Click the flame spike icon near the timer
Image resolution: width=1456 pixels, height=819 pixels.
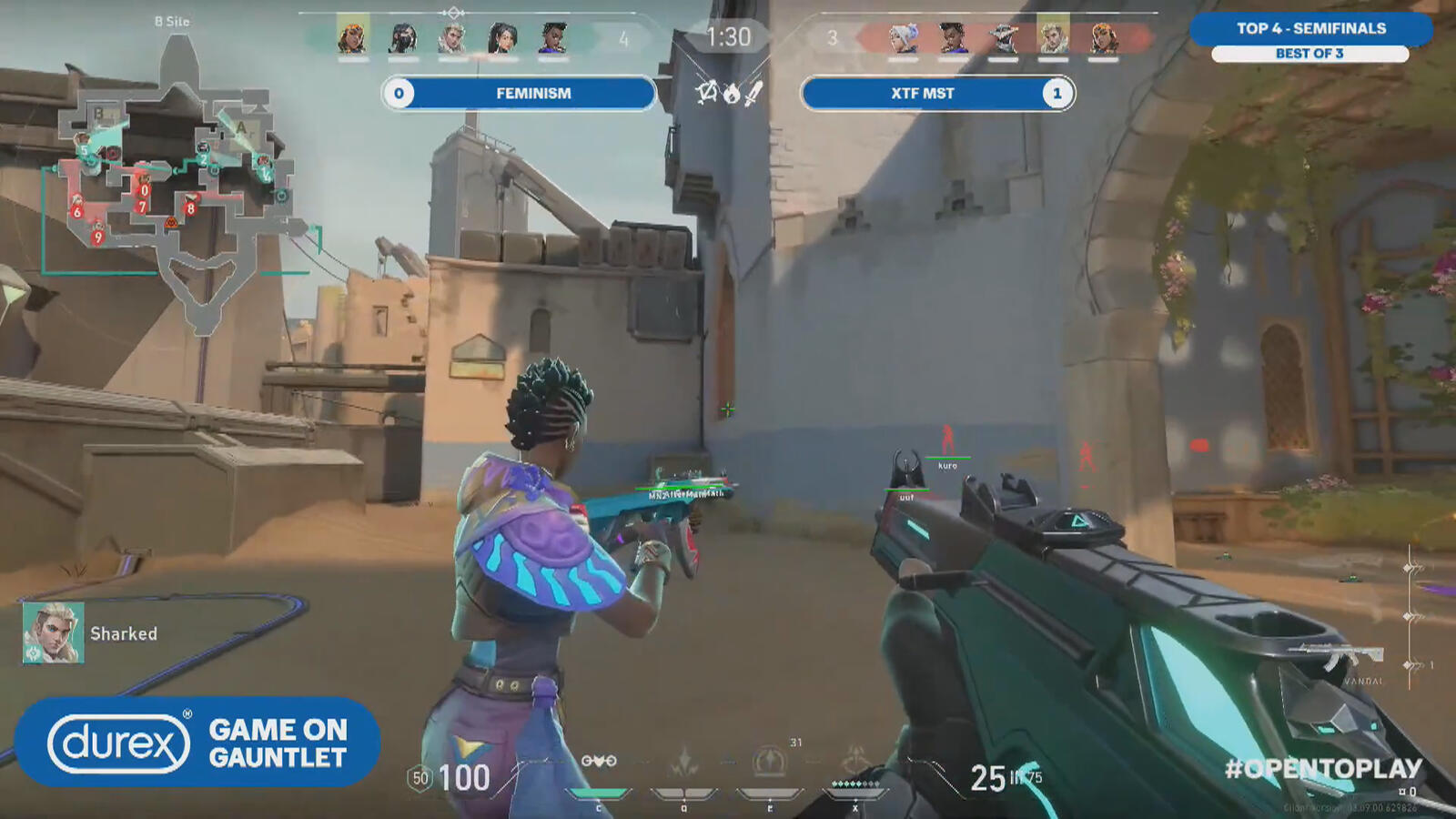(733, 95)
